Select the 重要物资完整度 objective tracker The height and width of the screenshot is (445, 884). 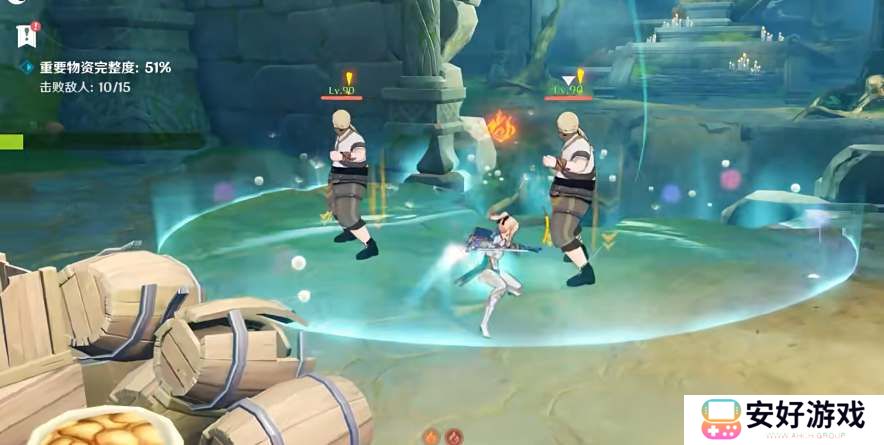104,68
